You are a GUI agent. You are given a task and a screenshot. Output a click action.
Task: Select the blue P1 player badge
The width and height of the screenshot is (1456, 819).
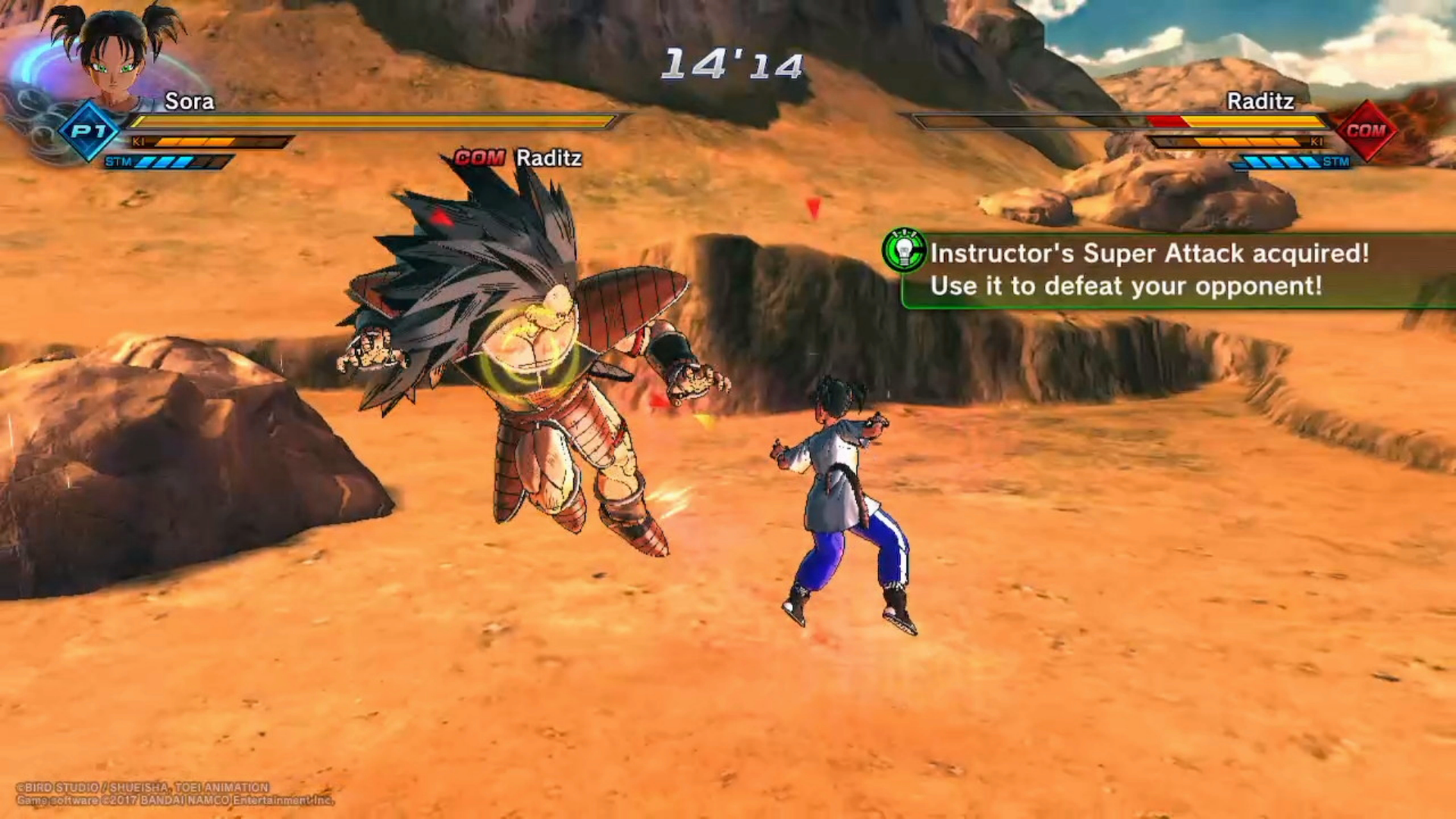point(89,131)
